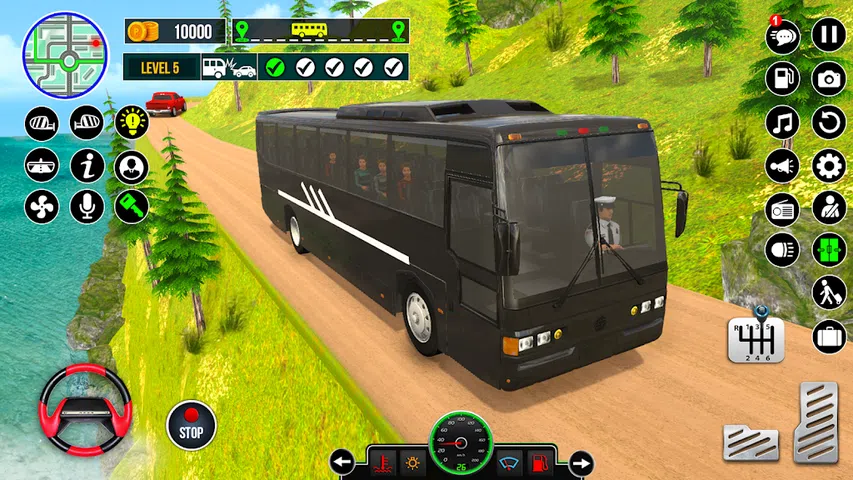Viewport: 853px width, 480px height.
Task: Open the settings gear icon
Action: click(x=828, y=165)
